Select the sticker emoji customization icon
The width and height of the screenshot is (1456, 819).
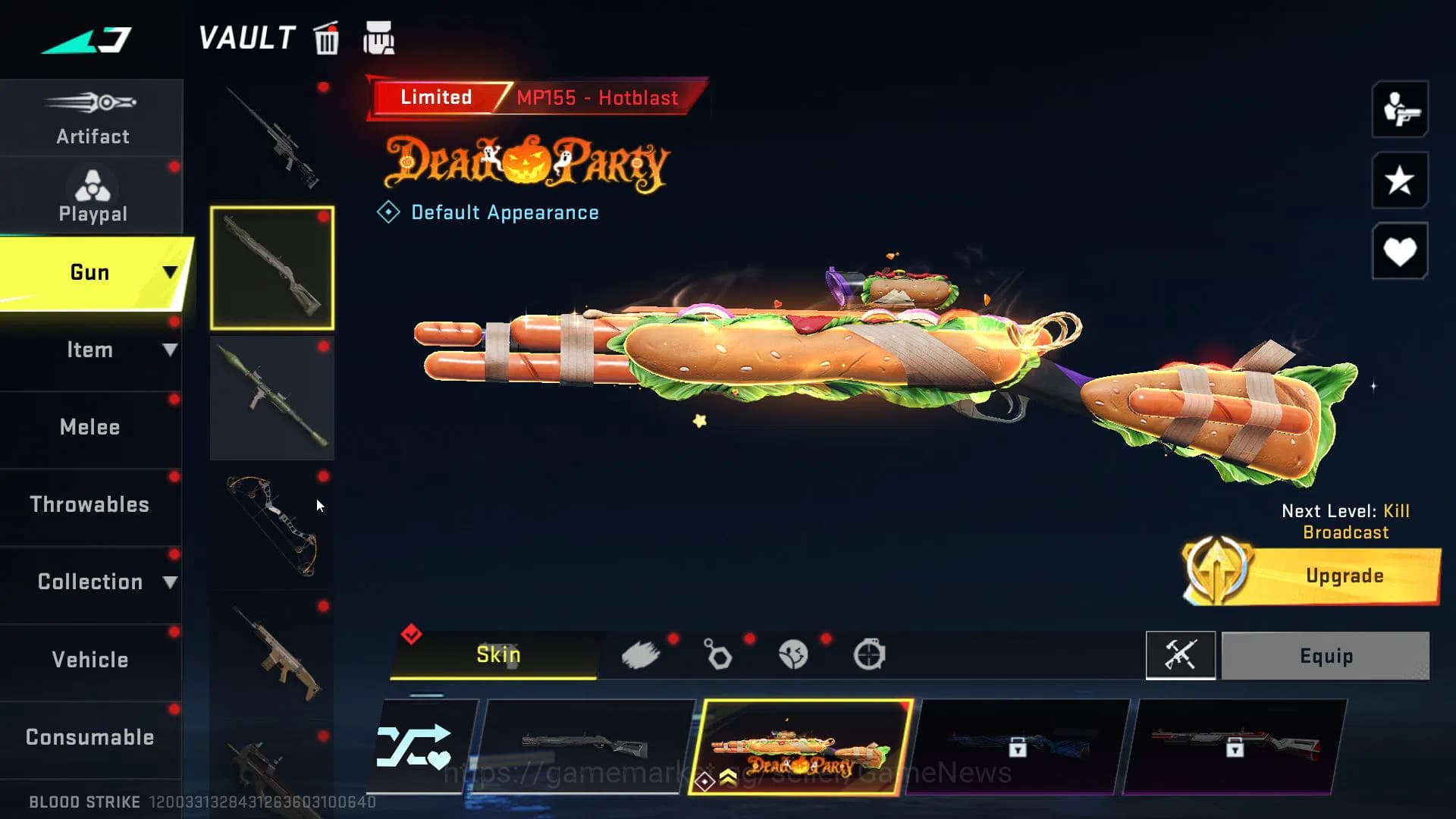(x=793, y=654)
